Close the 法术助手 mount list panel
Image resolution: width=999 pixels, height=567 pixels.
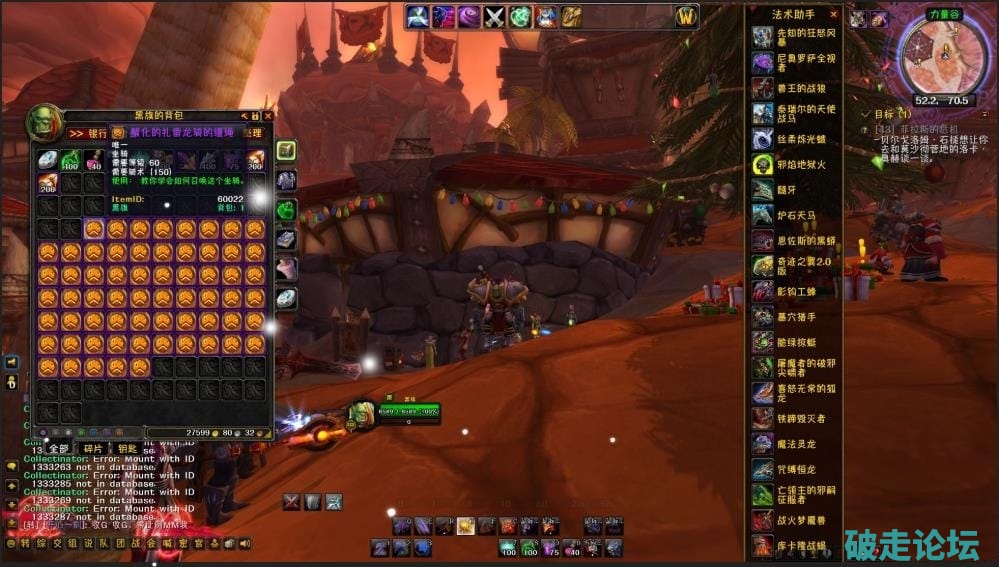click(x=834, y=15)
